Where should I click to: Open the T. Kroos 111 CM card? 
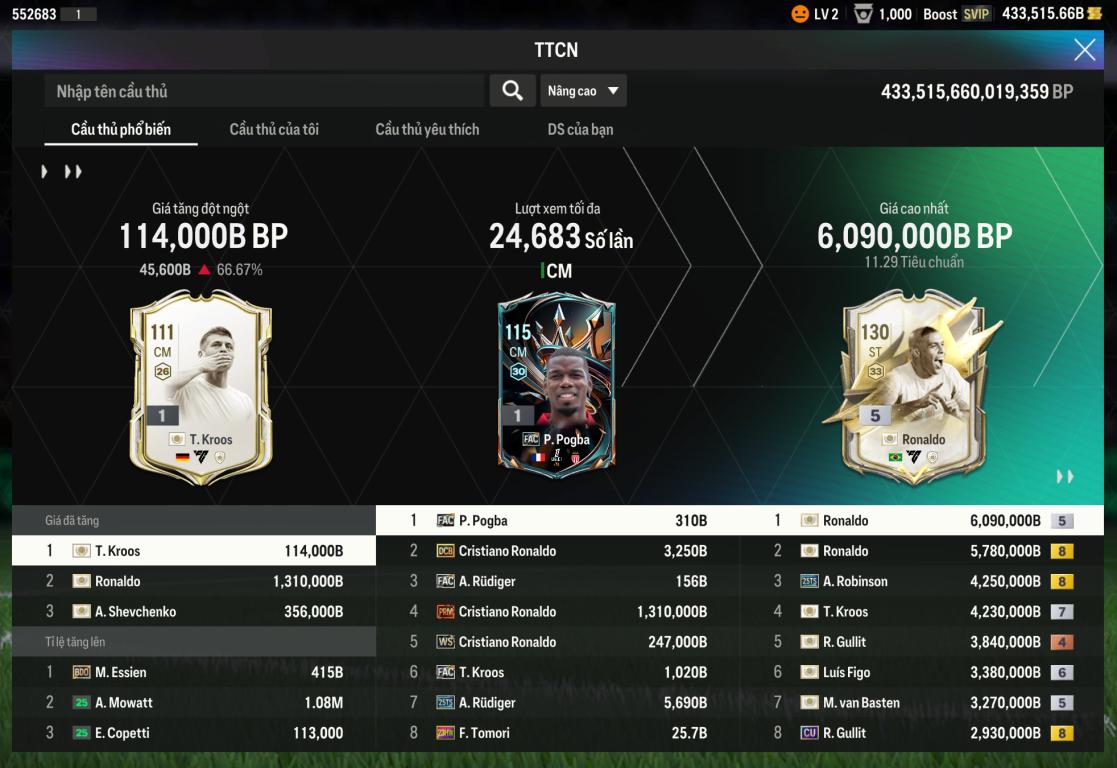coord(200,386)
